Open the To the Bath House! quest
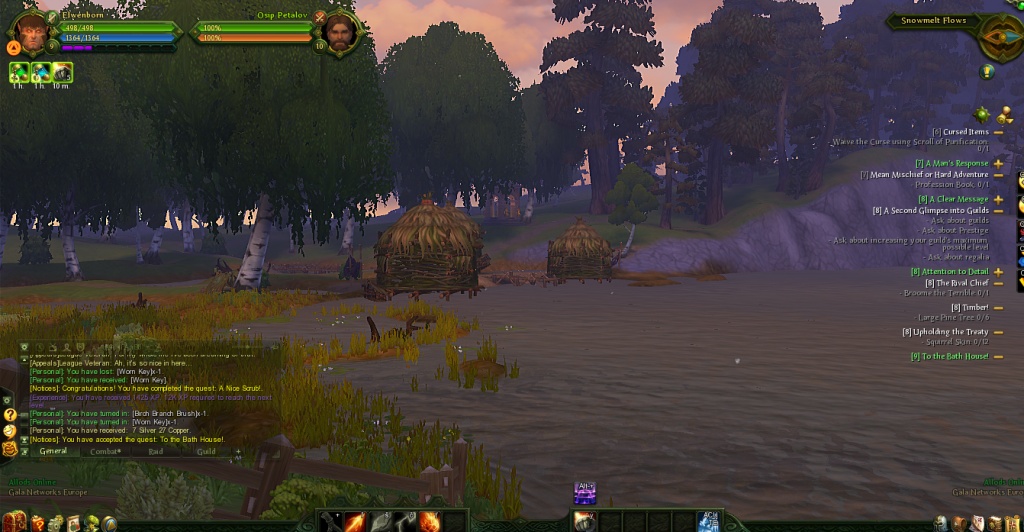 pyautogui.click(x=949, y=356)
